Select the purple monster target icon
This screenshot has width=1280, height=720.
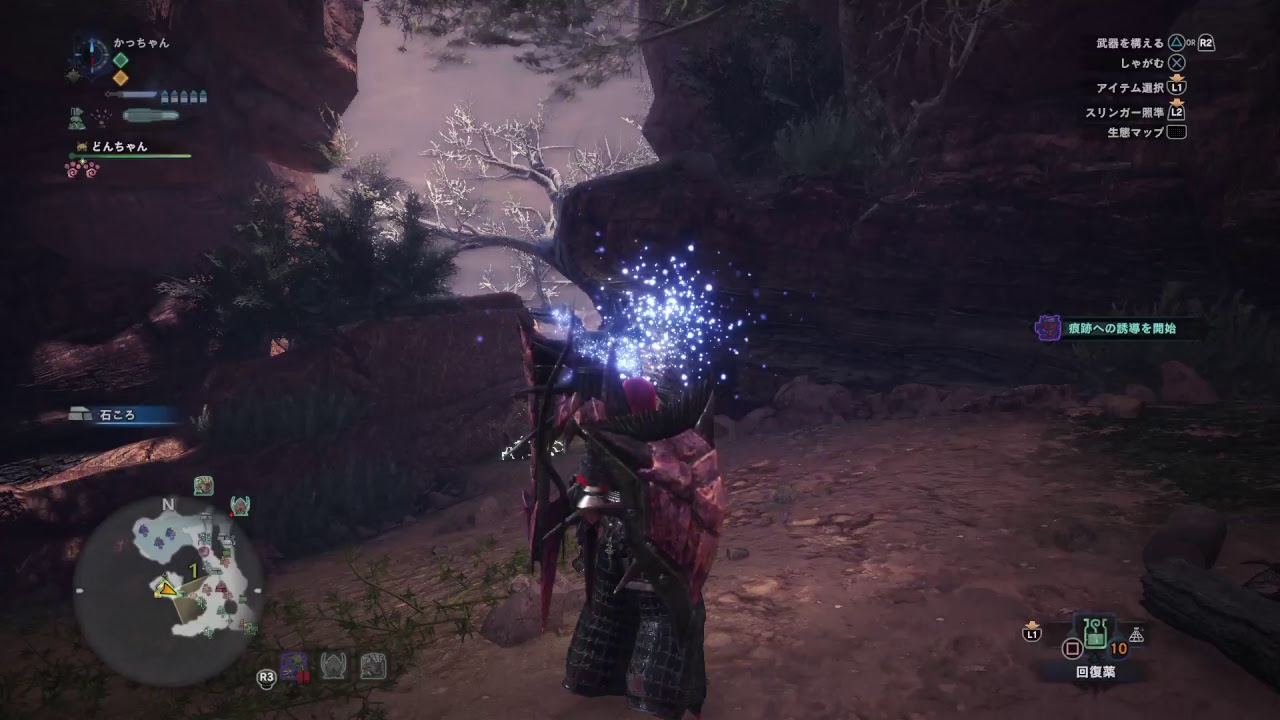(293, 667)
